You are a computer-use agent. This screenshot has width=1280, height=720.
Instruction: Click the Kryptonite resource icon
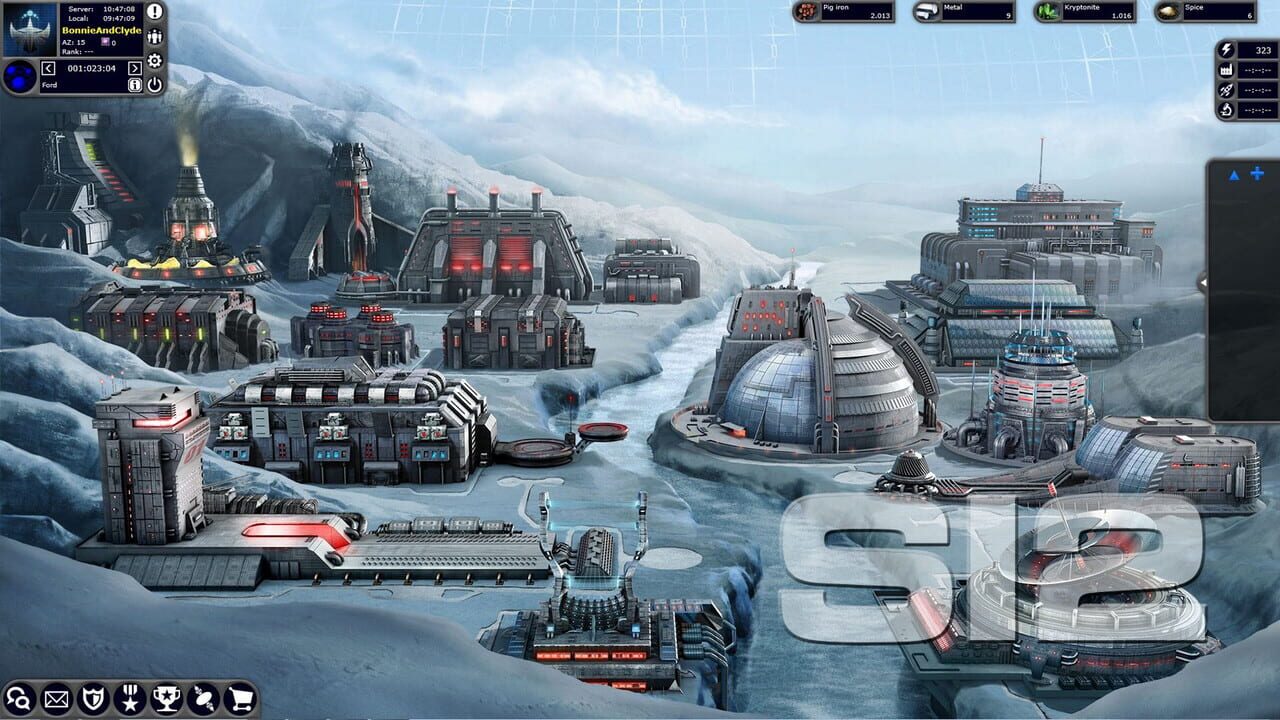[x=1046, y=12]
